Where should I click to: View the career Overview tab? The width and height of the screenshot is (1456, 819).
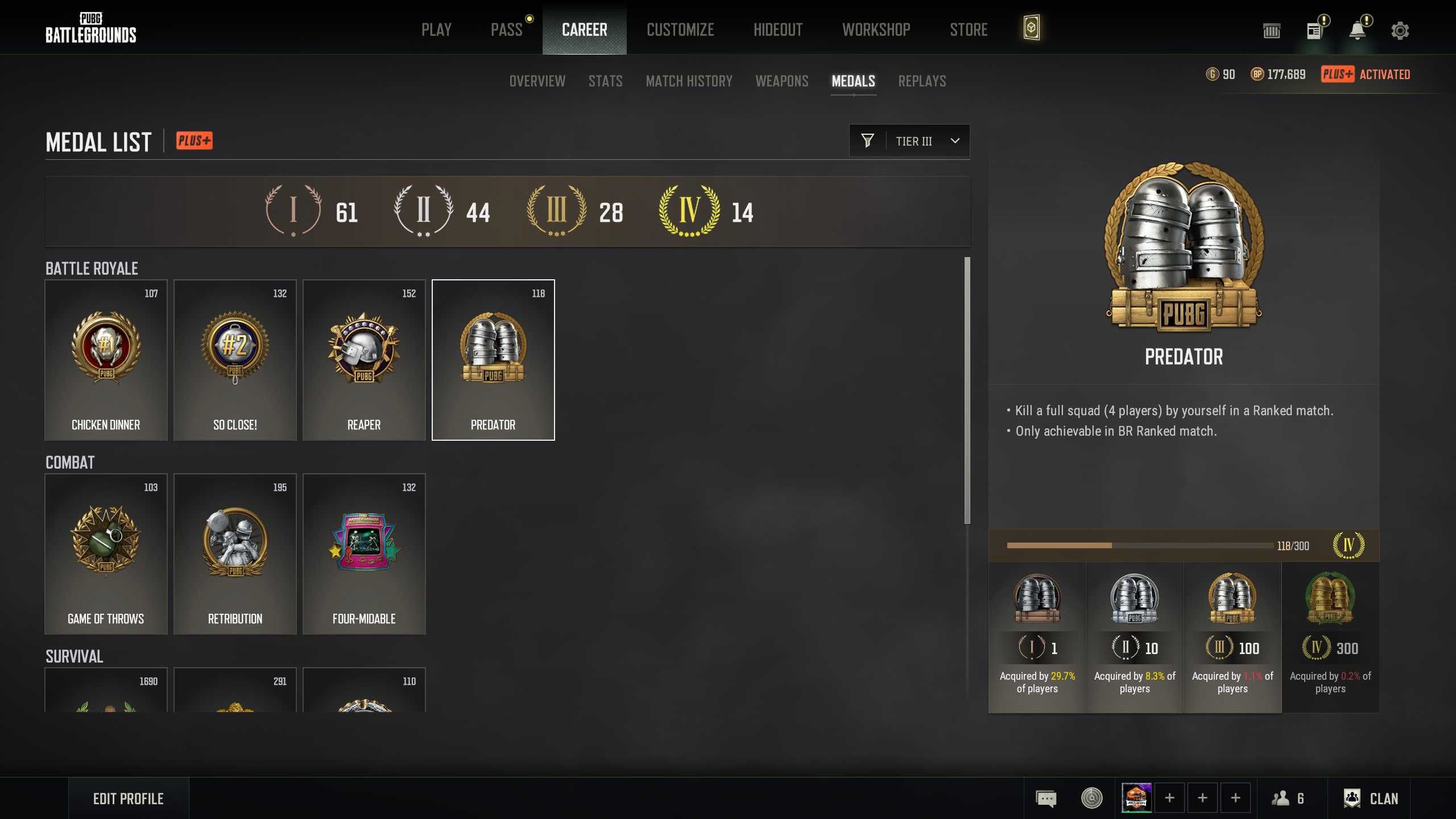click(x=537, y=81)
